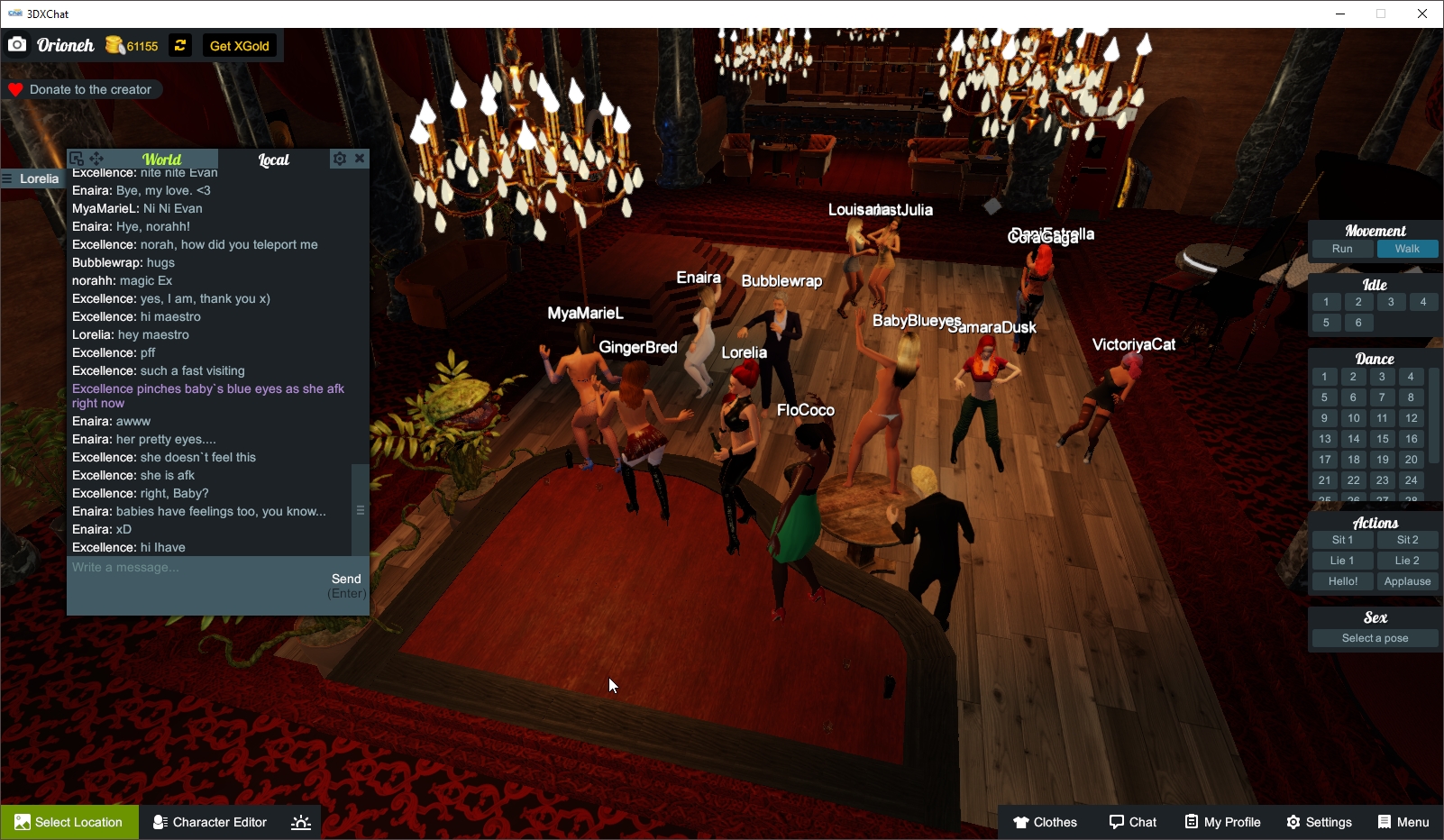Switch to the Local chat tab

[x=273, y=160]
